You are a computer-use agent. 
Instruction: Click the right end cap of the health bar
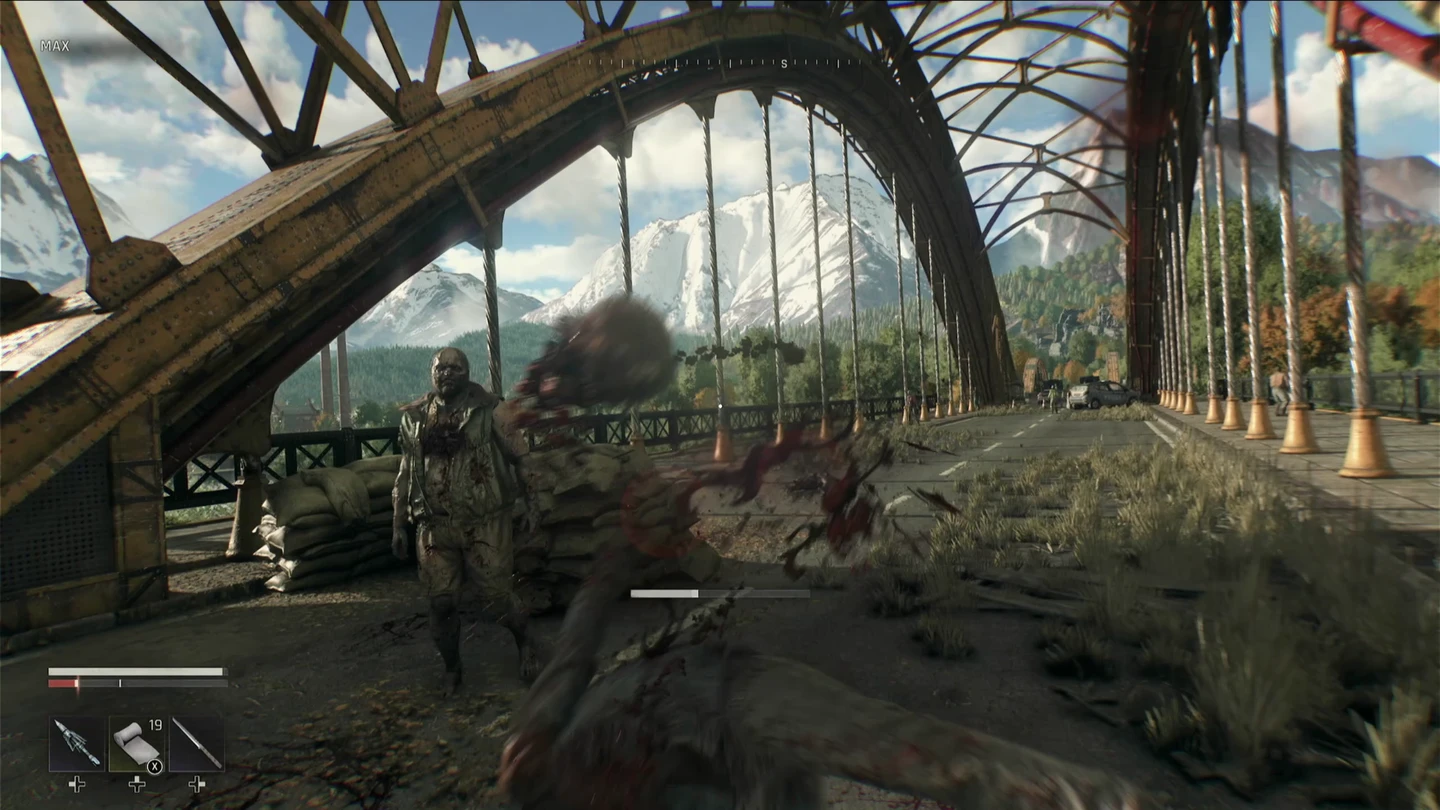pos(226,671)
